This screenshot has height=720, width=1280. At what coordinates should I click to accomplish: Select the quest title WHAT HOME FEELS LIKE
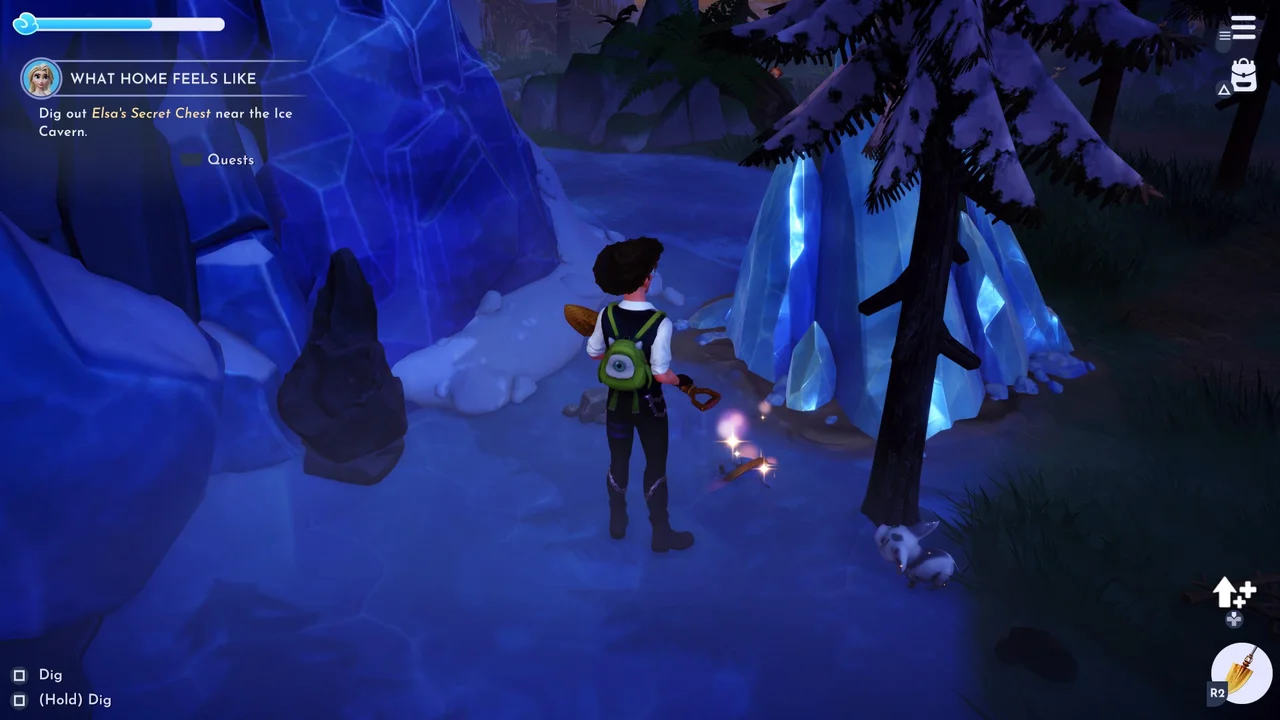(x=163, y=78)
